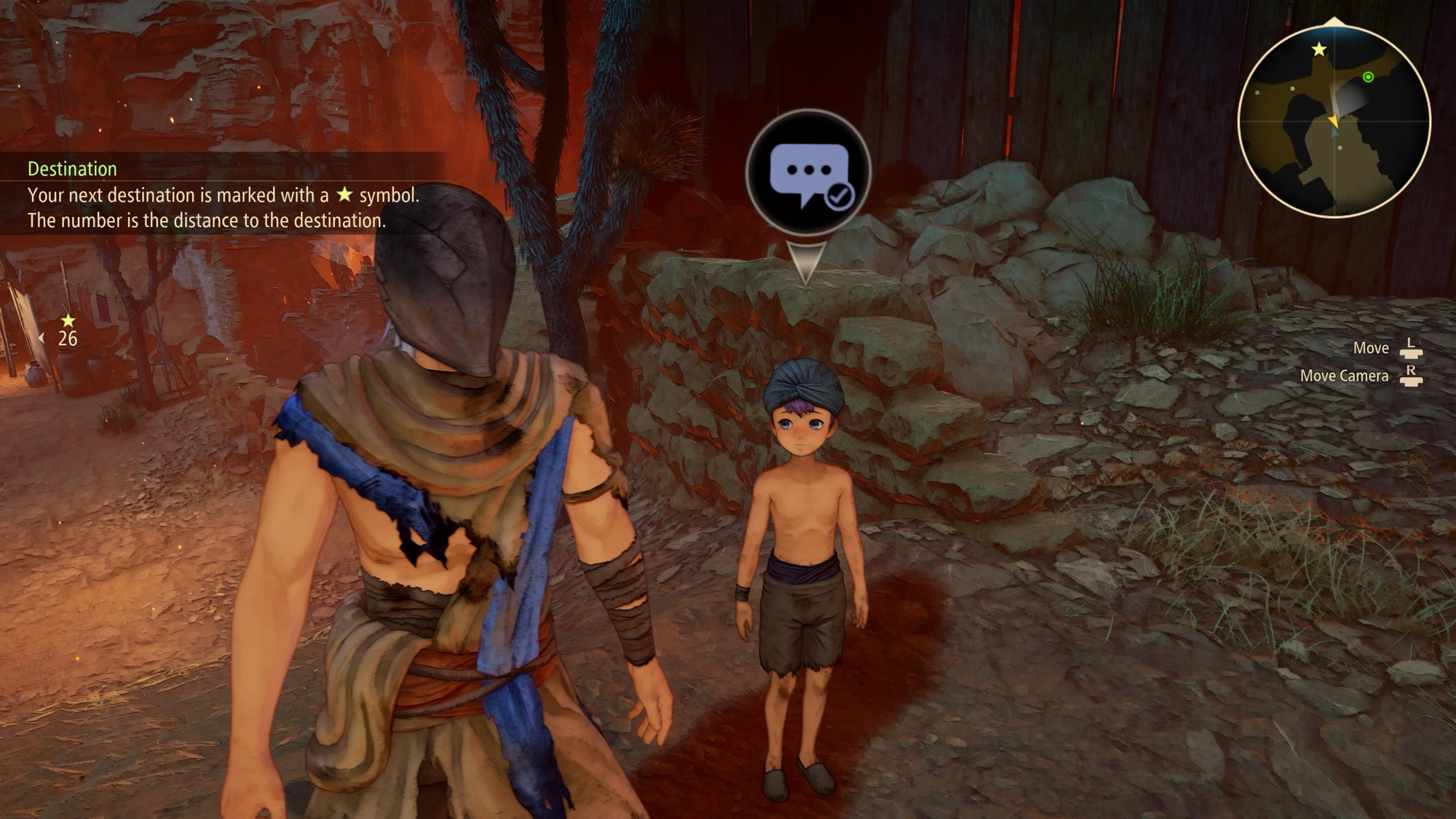Select the speech bubble talk icon
This screenshot has height=819, width=1456.
click(808, 173)
